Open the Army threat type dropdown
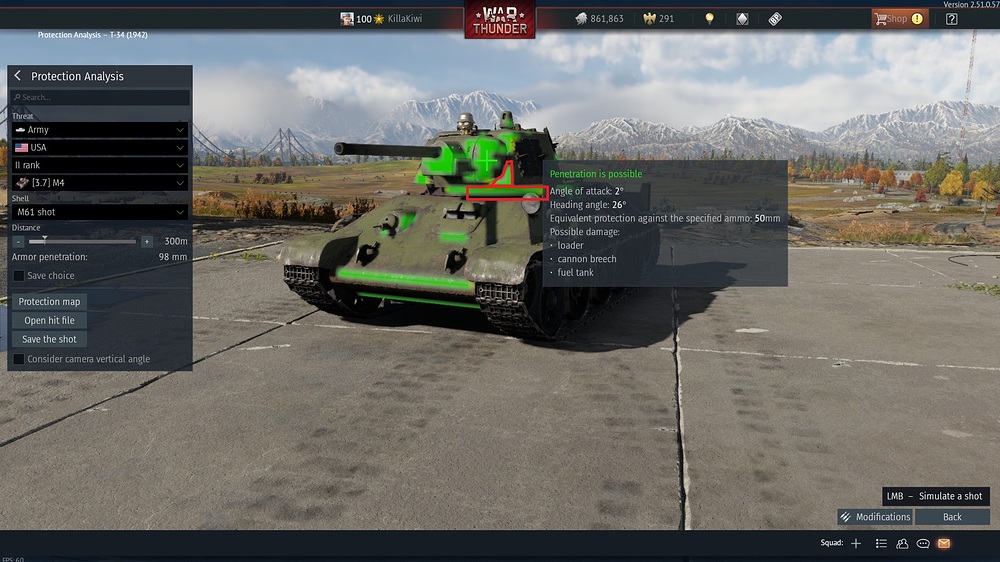1000x562 pixels. coord(100,130)
